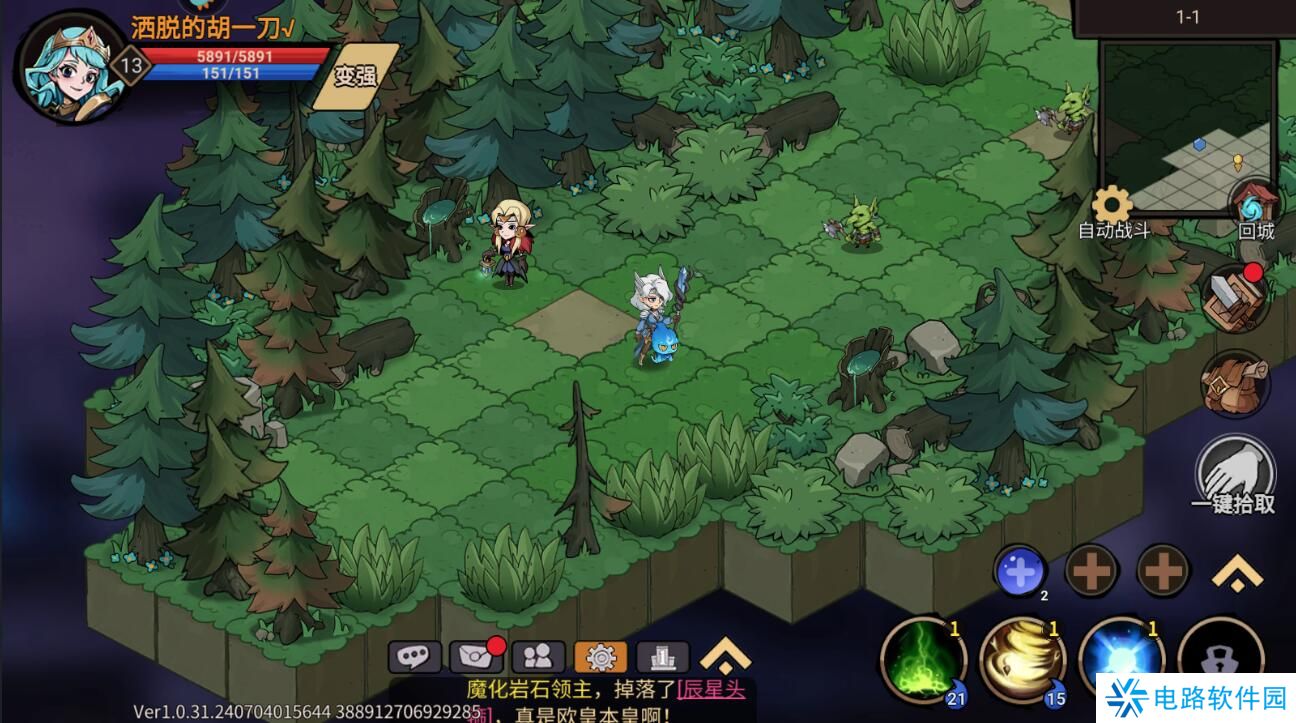Viewport: 1296px width, 723px height.
Task: Open the chat speech bubble button
Action: 414,657
